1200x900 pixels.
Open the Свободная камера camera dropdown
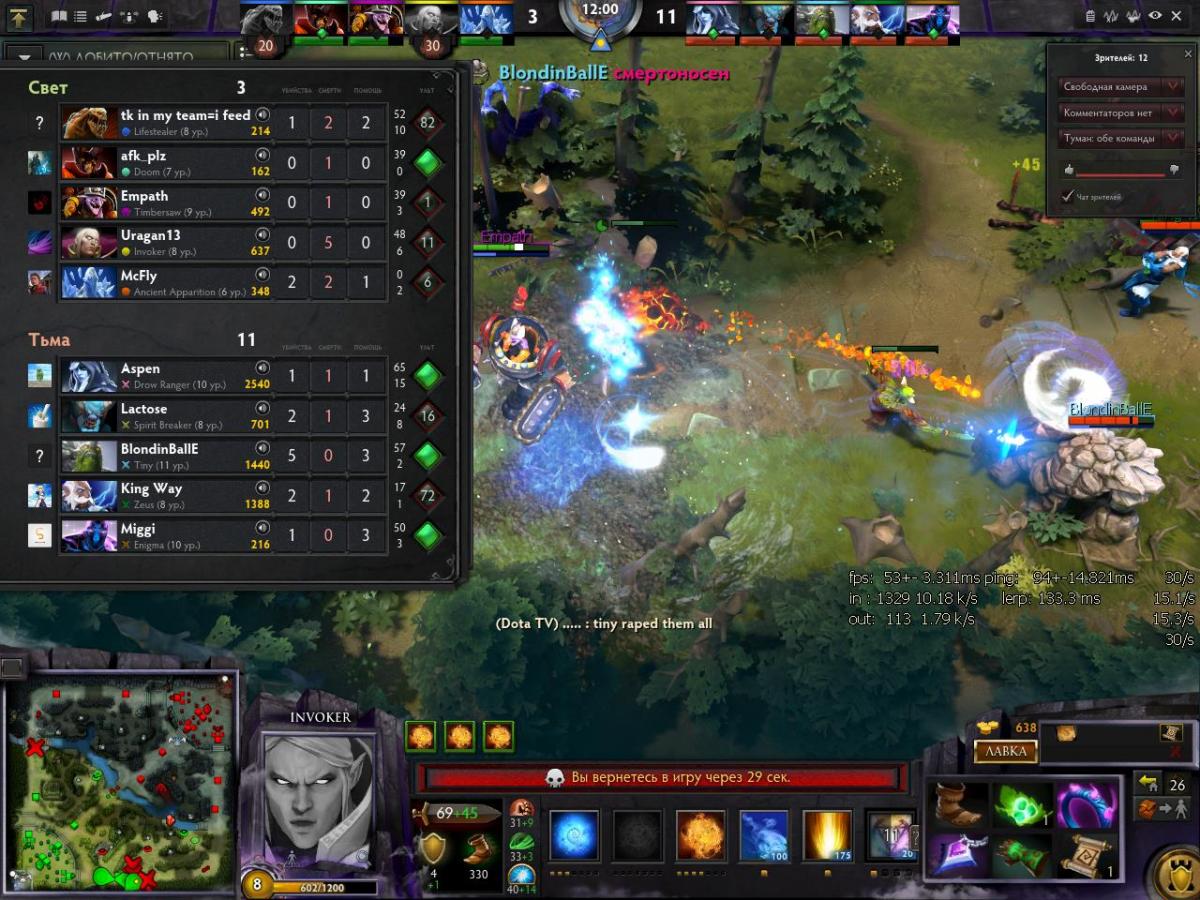point(1119,87)
